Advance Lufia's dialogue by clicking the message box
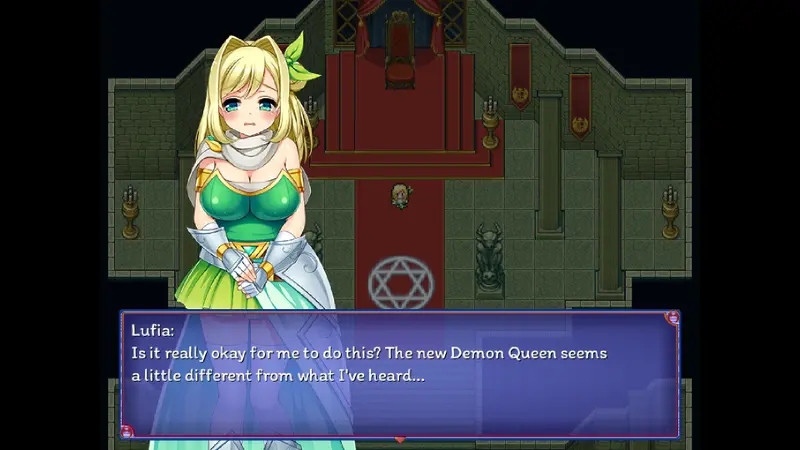This screenshot has width=800, height=450. click(x=400, y=374)
